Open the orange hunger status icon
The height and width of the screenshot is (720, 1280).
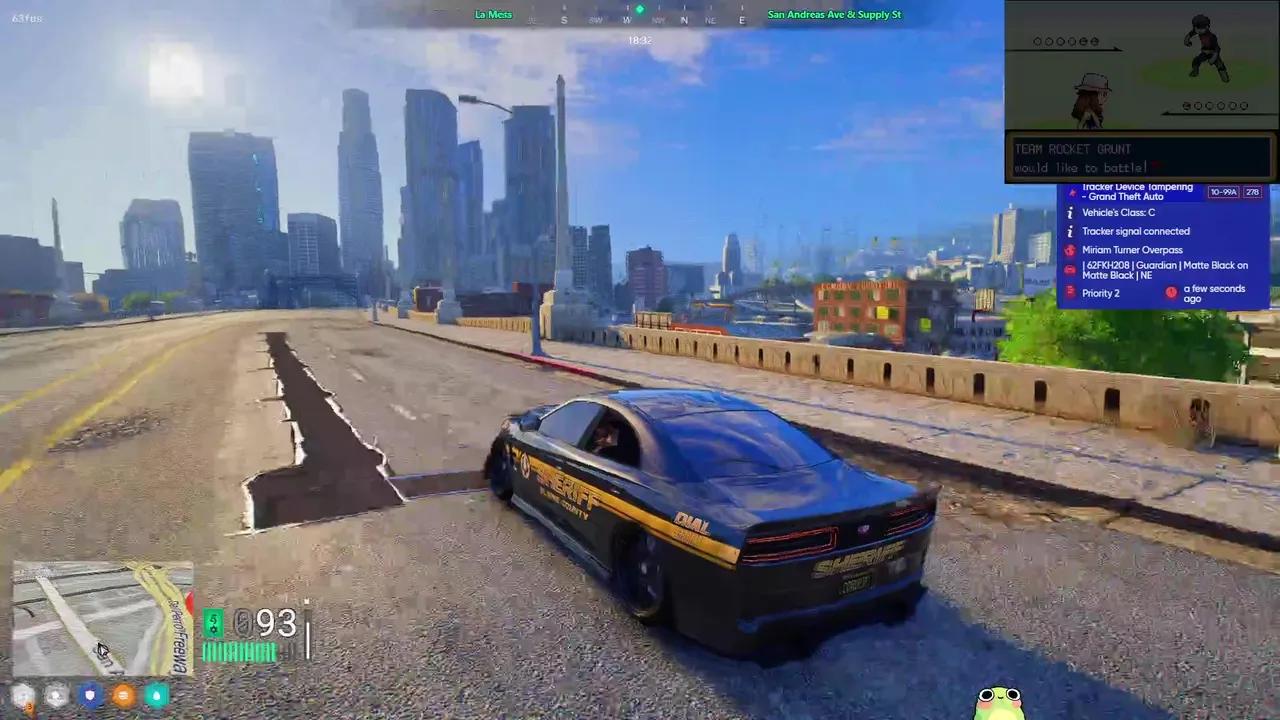(123, 695)
